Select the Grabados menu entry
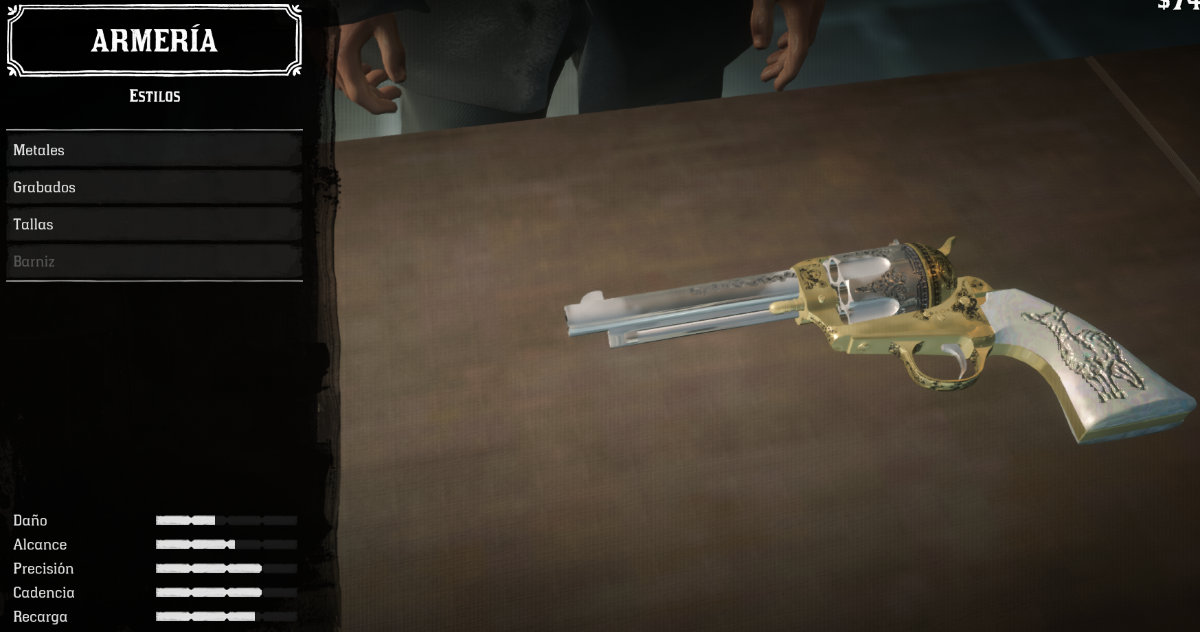This screenshot has height=632, width=1200. tap(154, 187)
